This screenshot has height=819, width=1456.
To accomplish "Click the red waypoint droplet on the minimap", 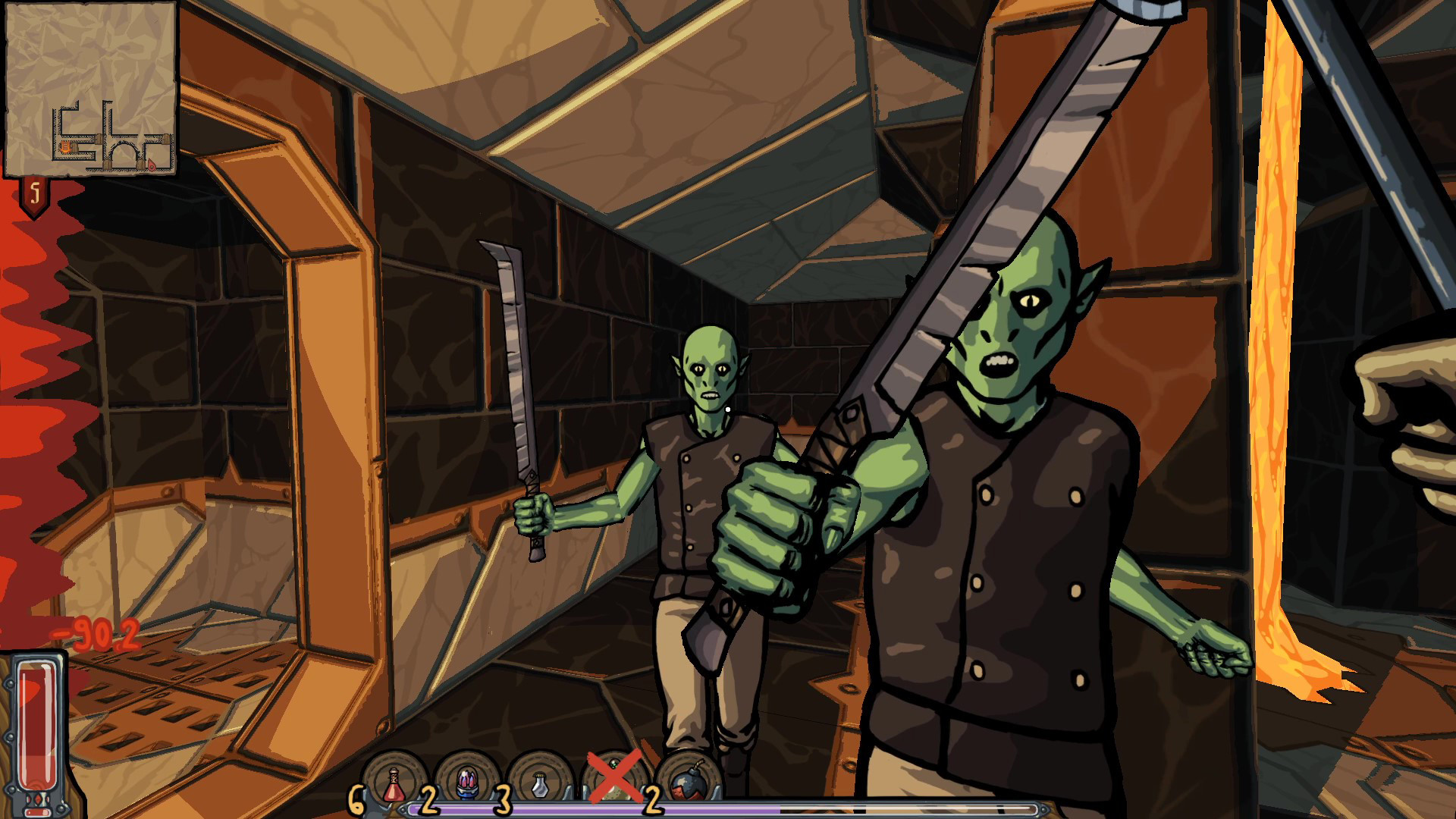I will (152, 166).
